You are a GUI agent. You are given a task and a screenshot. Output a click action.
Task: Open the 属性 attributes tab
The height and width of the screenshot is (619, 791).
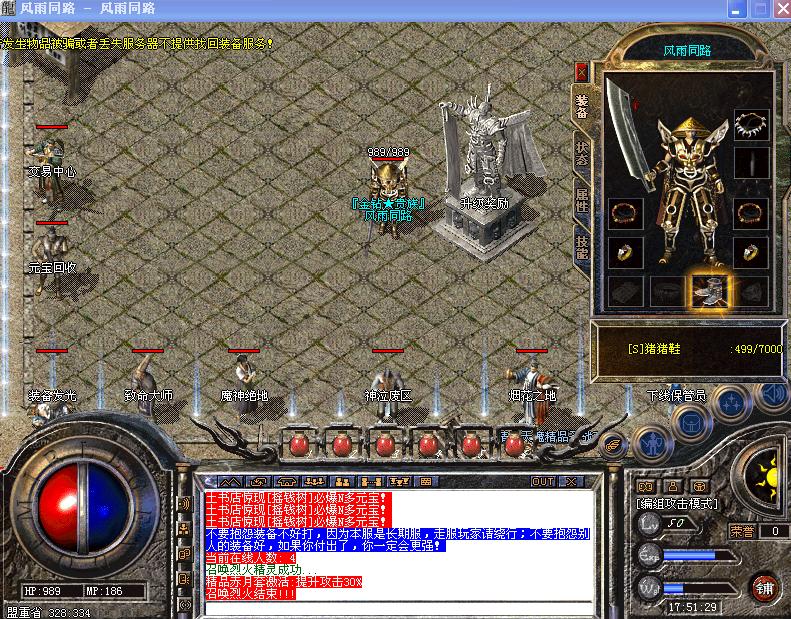point(581,199)
